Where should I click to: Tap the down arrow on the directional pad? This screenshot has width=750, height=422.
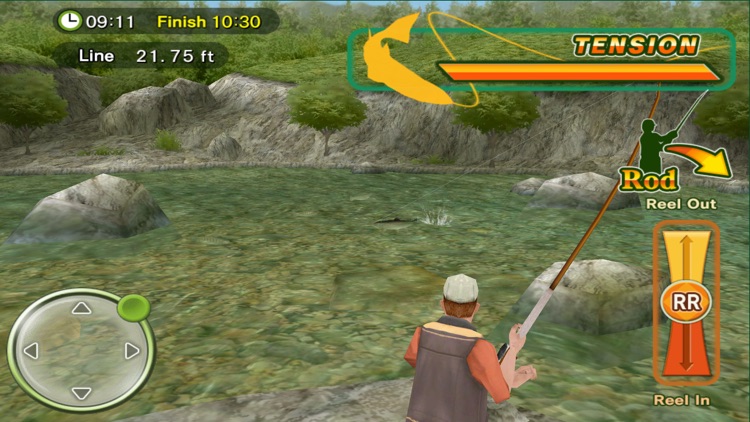click(x=81, y=393)
